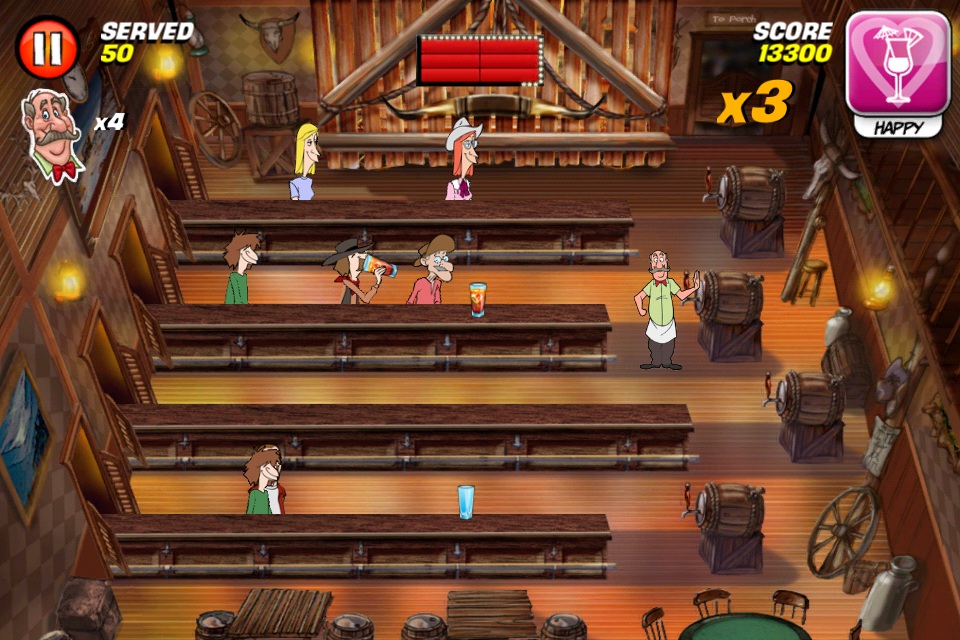Pause the game with the red button
The height and width of the screenshot is (640, 960).
[x=47, y=48]
